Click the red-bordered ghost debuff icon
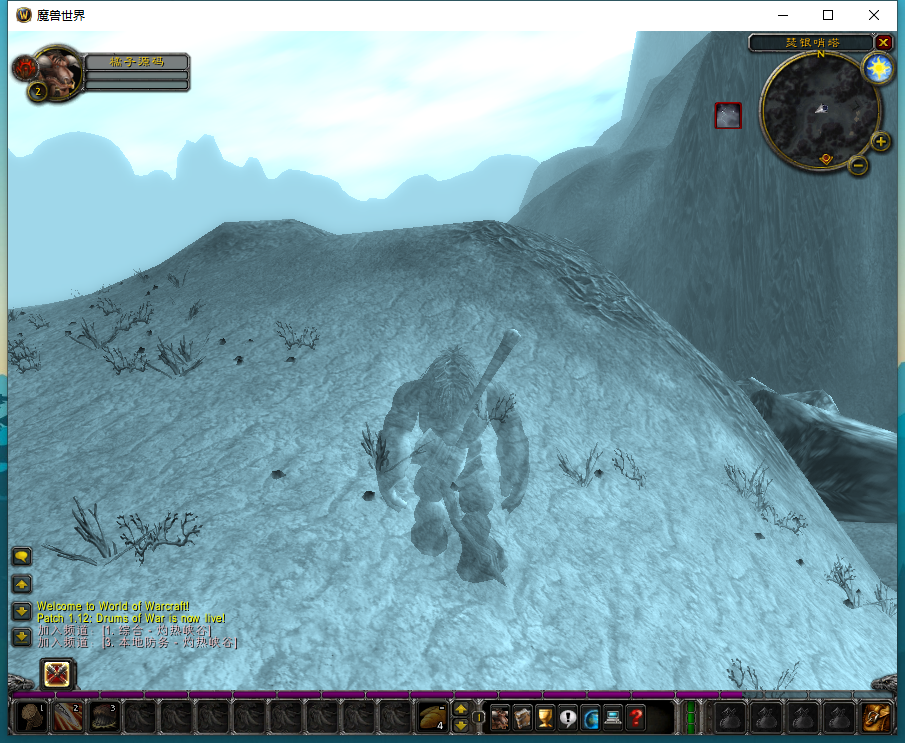 [728, 115]
